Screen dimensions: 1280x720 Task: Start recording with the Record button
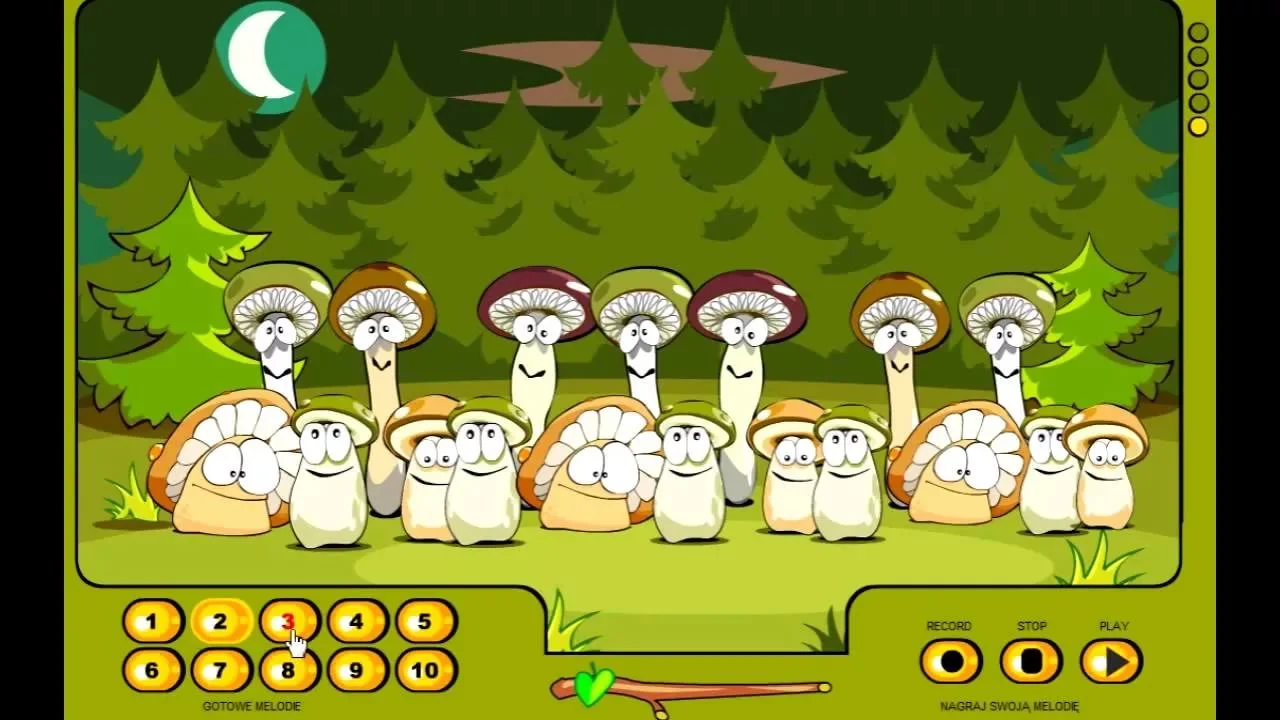click(950, 661)
